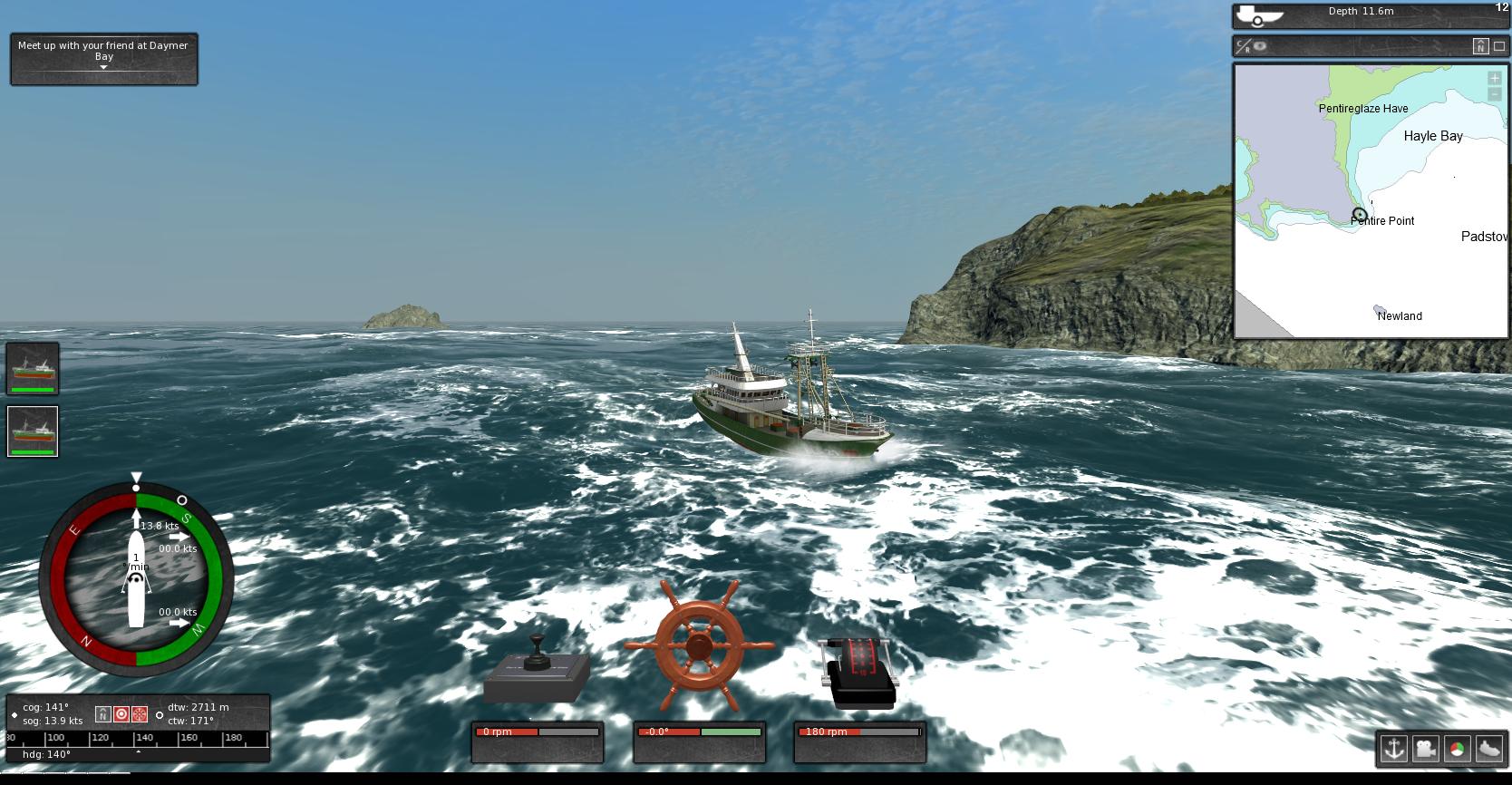This screenshot has width=1512, height=785.
Task: Toggle the eye visibility icon on minimap bar
Action: tap(1262, 44)
